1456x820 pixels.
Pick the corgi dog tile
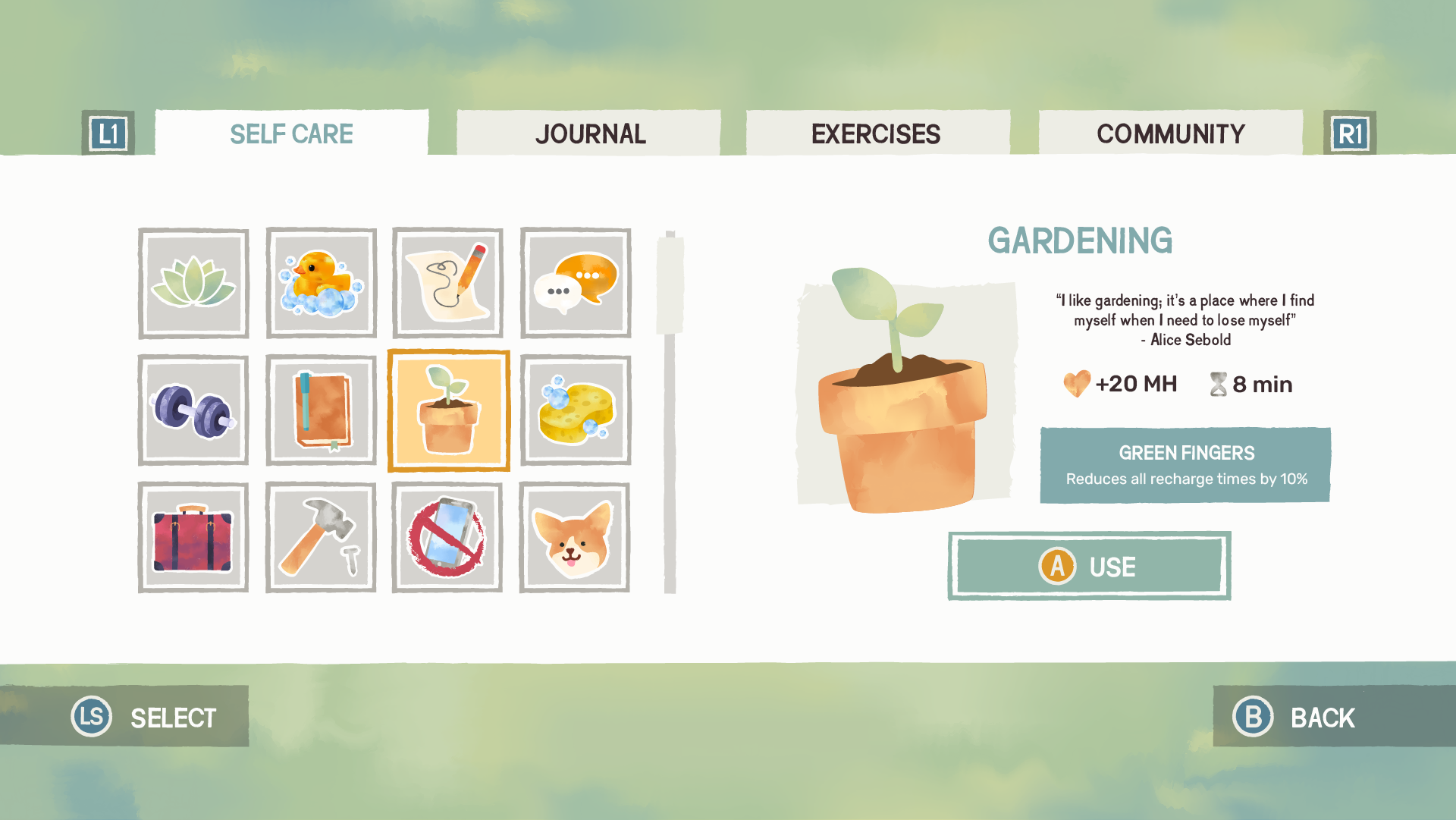[x=575, y=537]
